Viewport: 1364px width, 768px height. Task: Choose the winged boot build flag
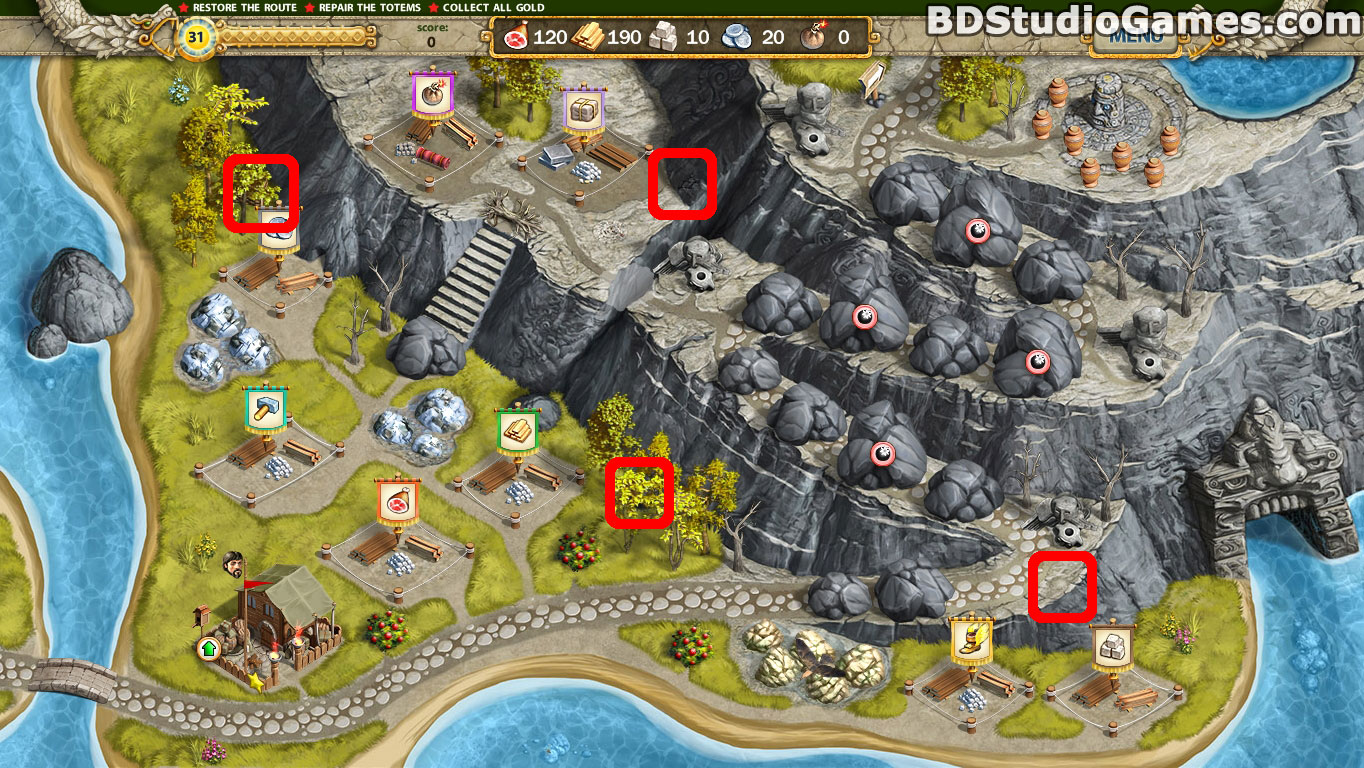coord(970,639)
